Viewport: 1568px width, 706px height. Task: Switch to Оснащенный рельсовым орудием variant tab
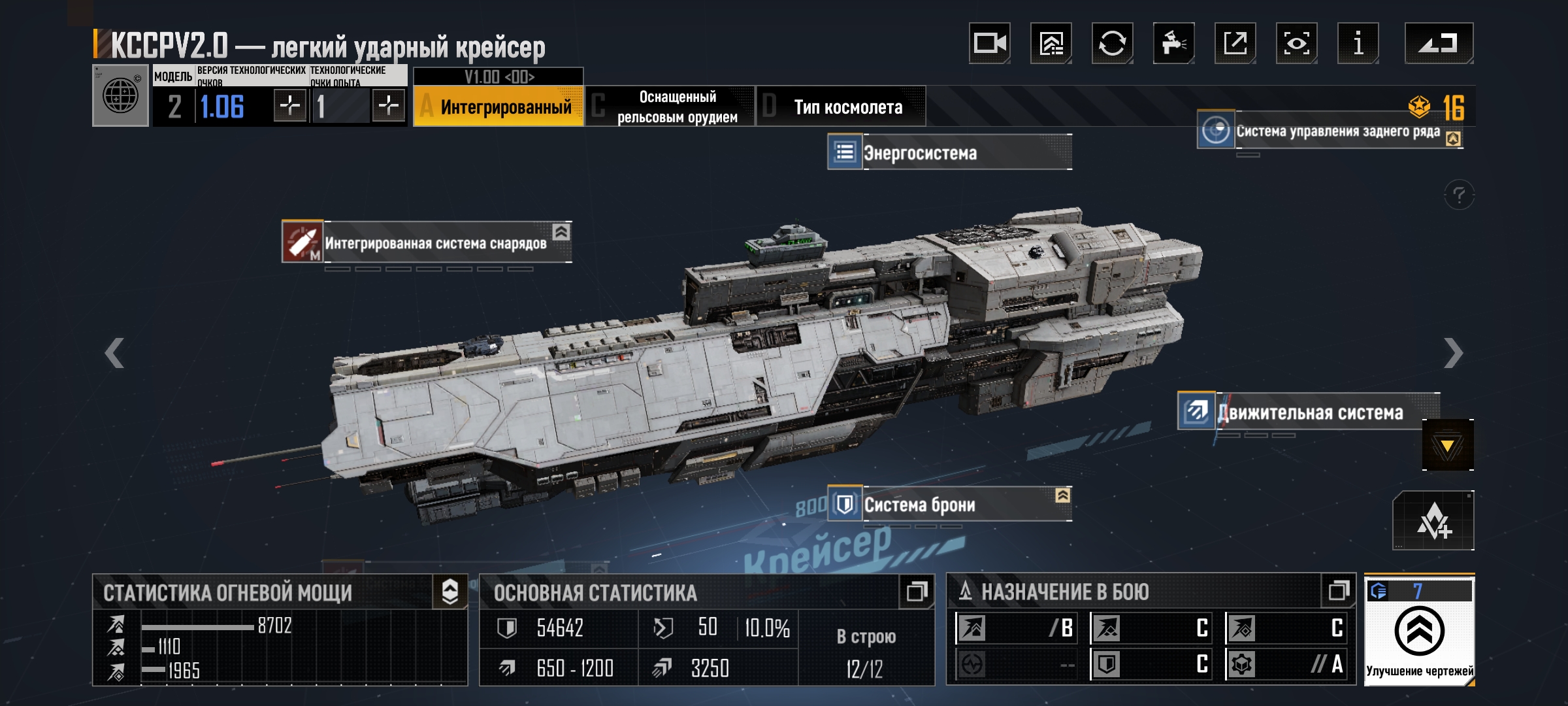pos(670,107)
